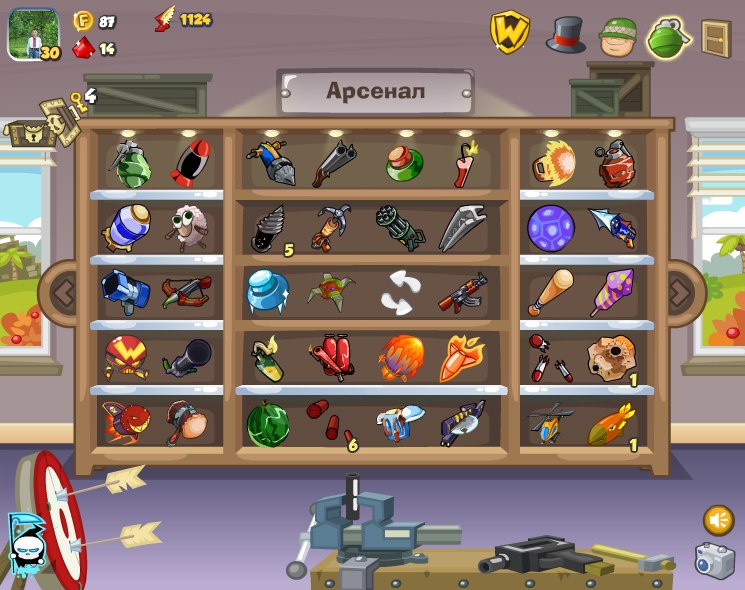Select the minigun weapon
The width and height of the screenshot is (745, 590).
399,227
